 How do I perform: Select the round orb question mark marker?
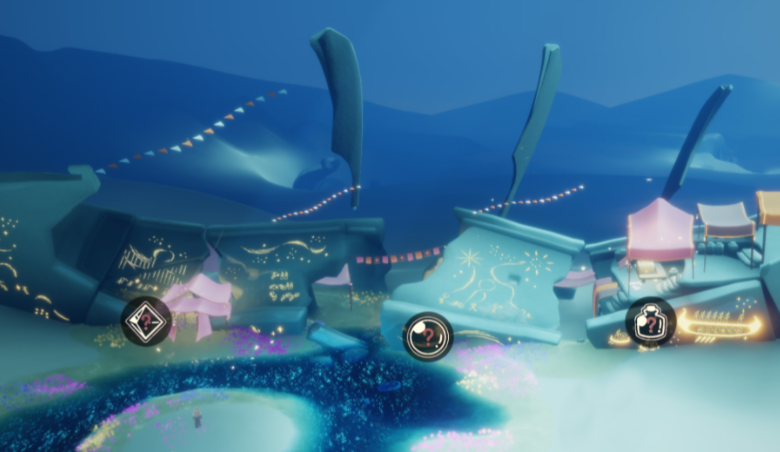[x=428, y=336]
